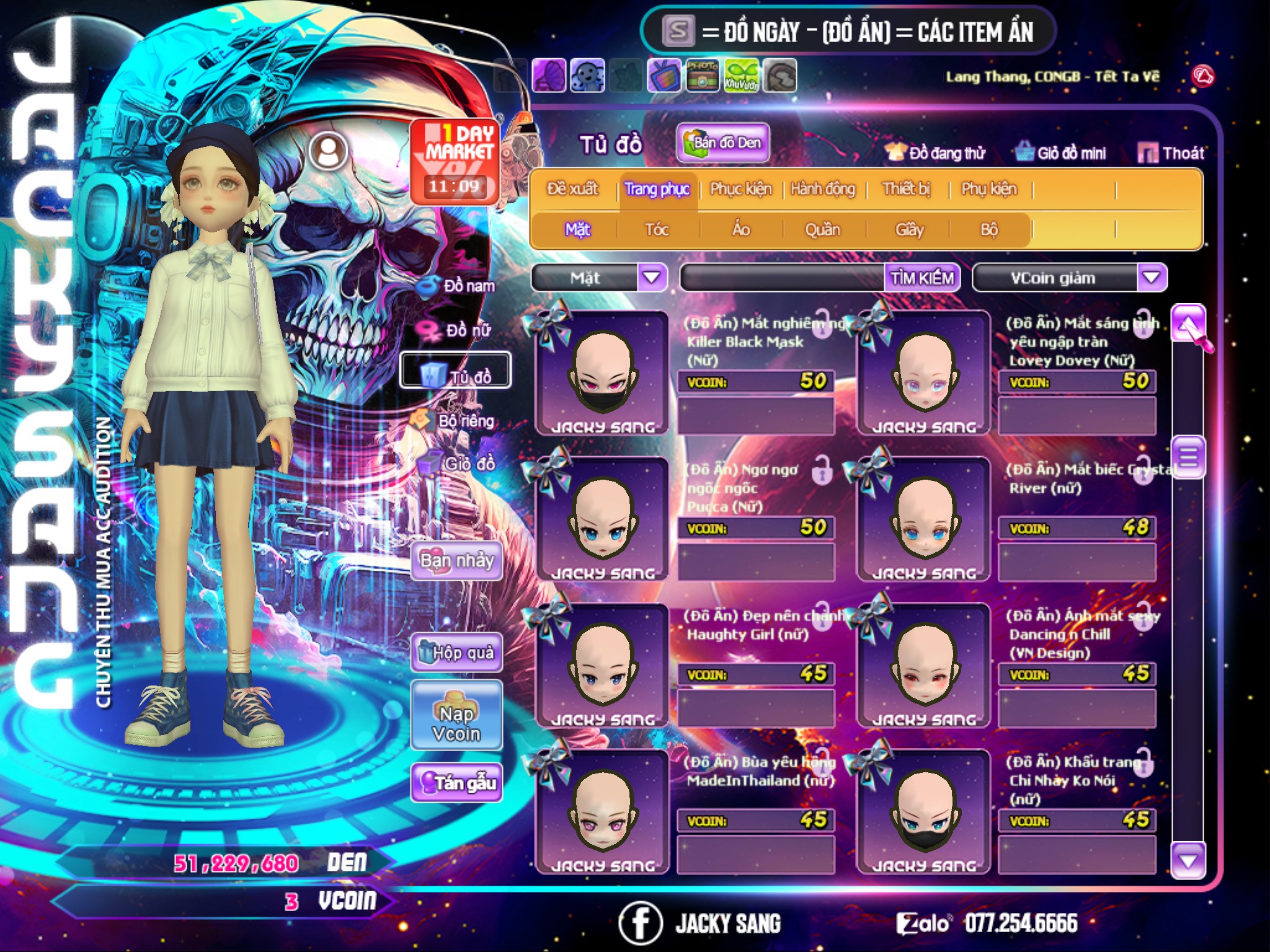Switch to the Phục kiện tab
The width and height of the screenshot is (1270, 952).
point(740,189)
